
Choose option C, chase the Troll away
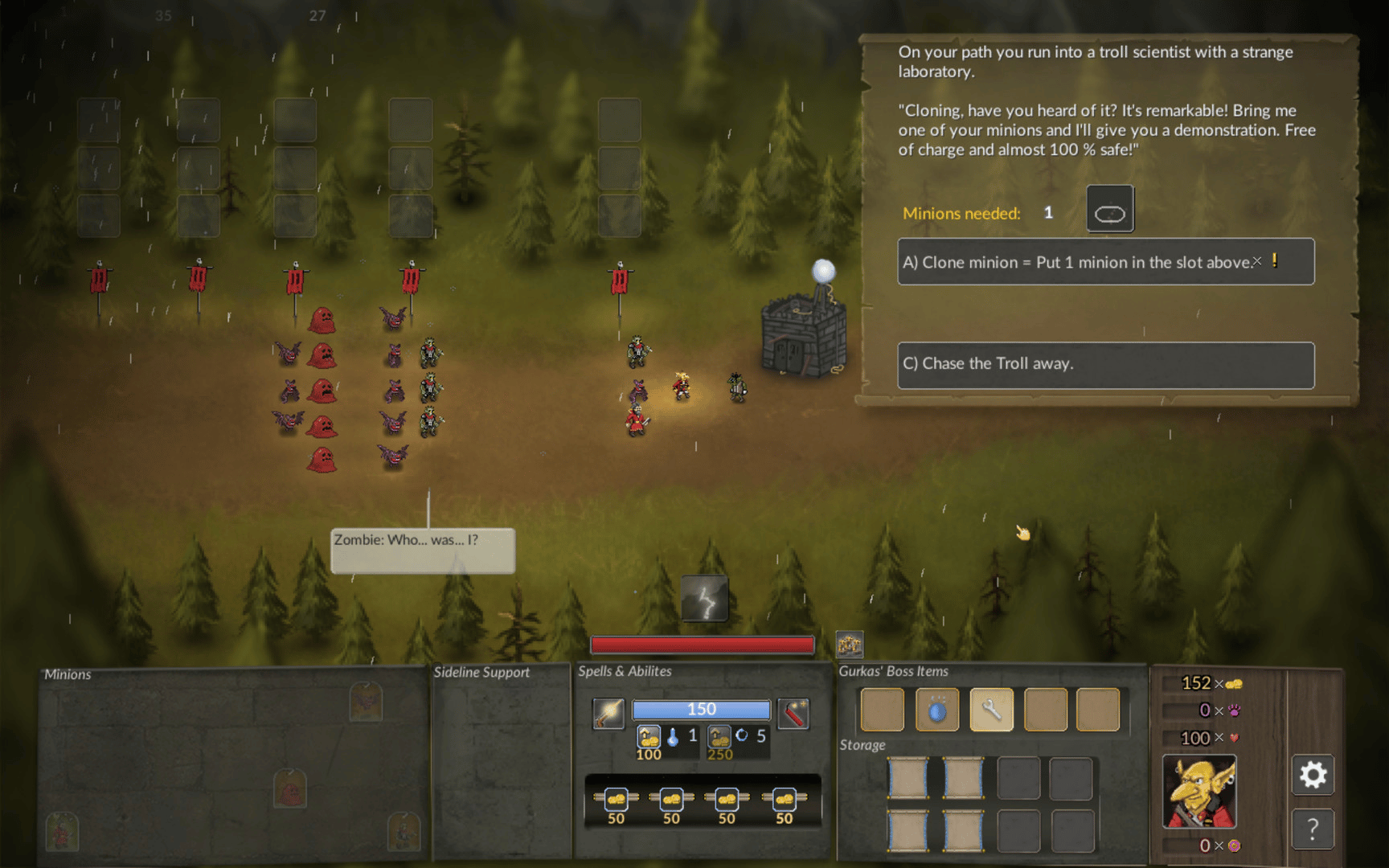1105,364
